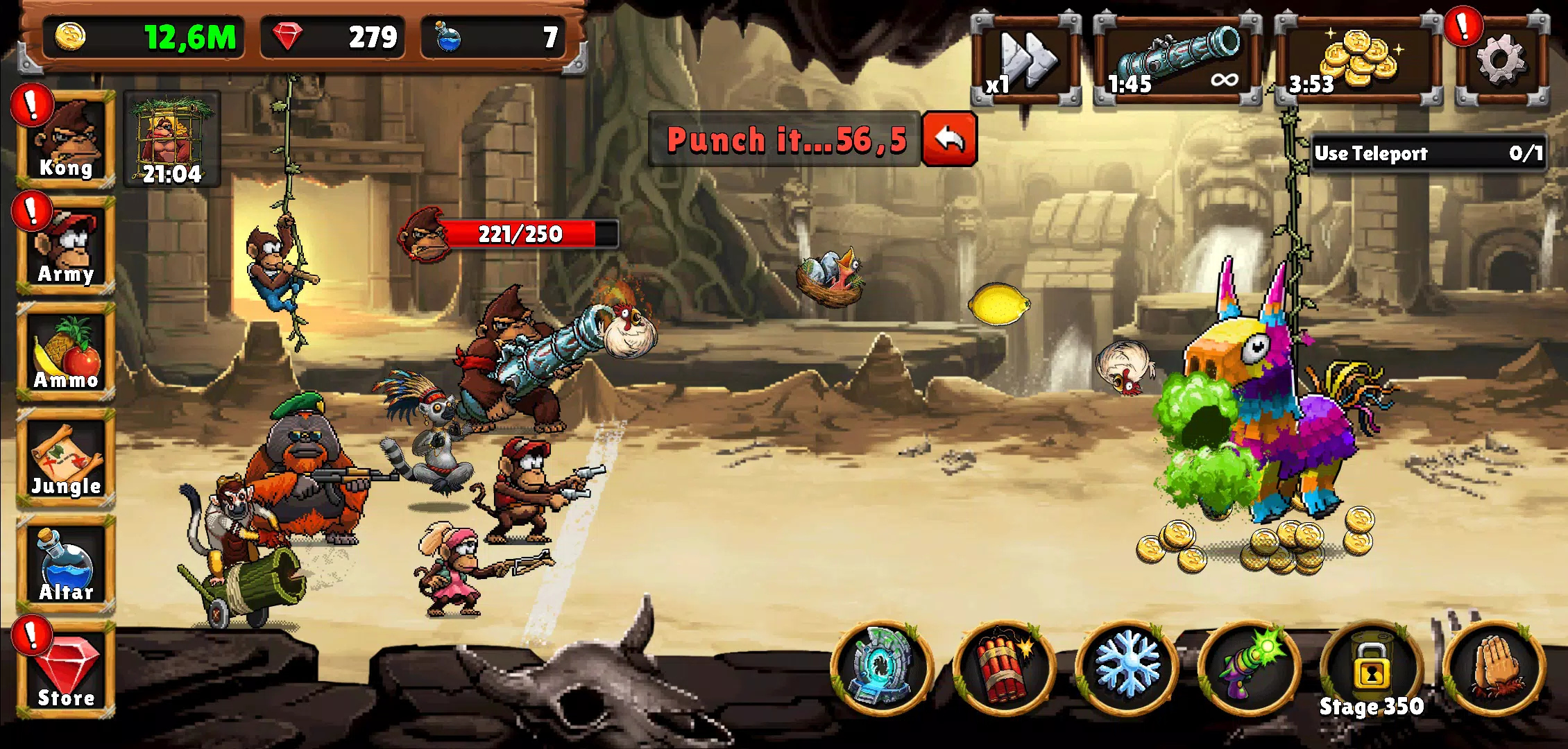Open the Jungle map menu
1568x749 pixels.
point(66,458)
